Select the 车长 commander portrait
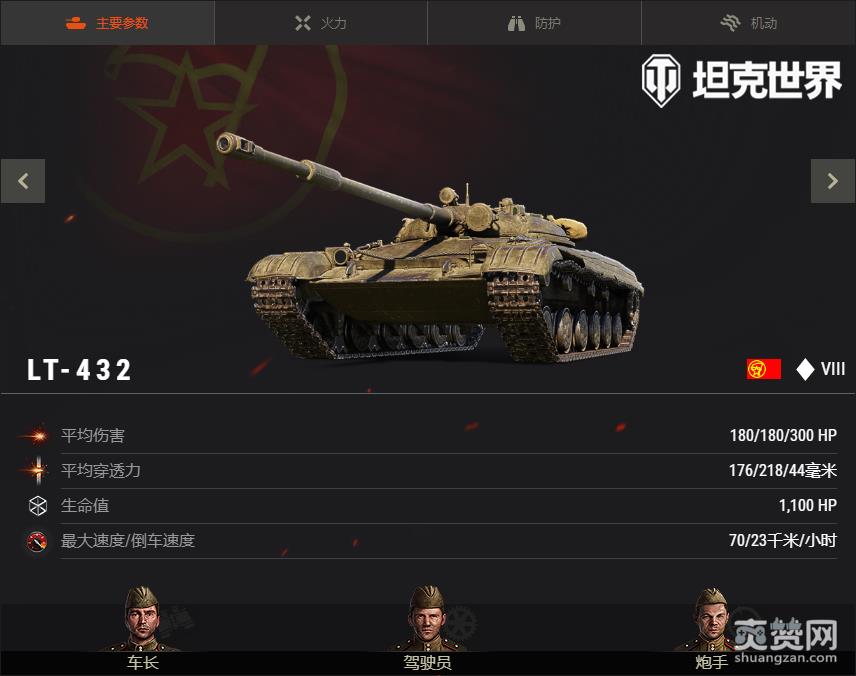856x676 pixels. [142, 623]
